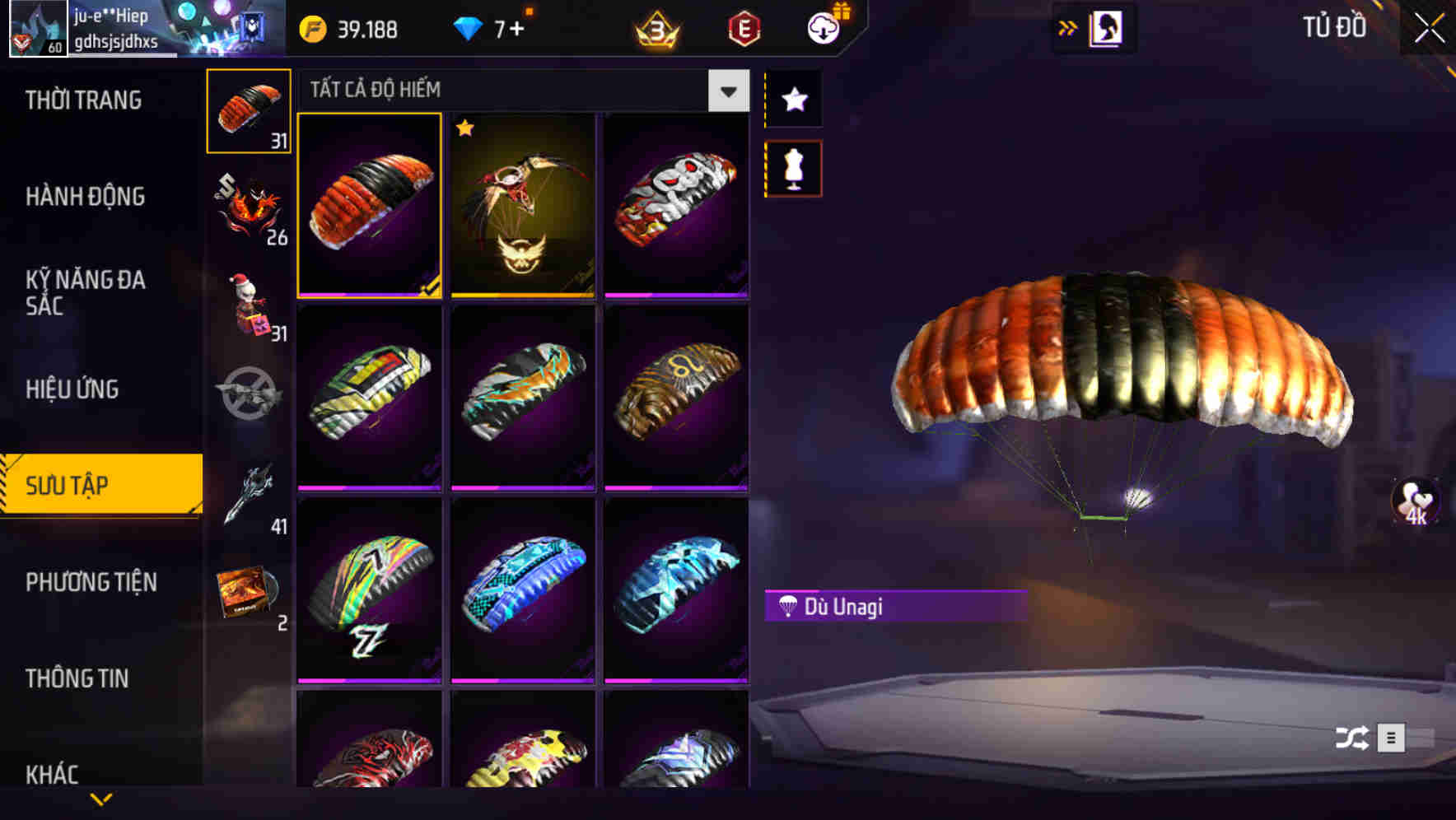Expand the left menu with the bottom chevron
The image size is (1456, 820).
pyautogui.click(x=101, y=799)
